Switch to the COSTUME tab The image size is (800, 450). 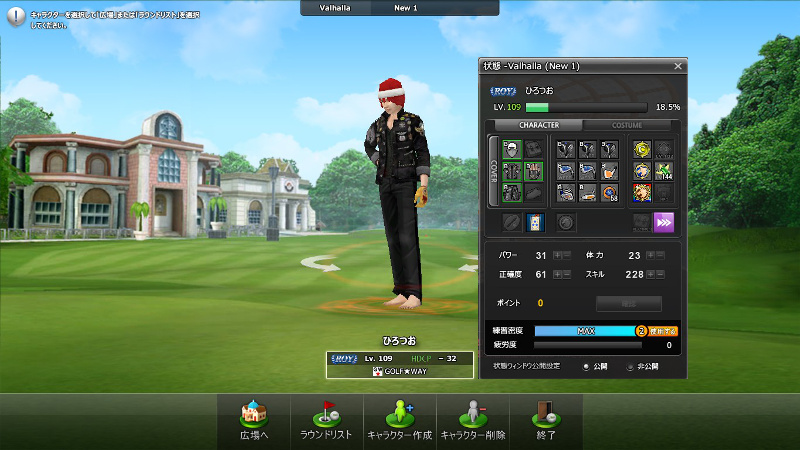(x=627, y=125)
